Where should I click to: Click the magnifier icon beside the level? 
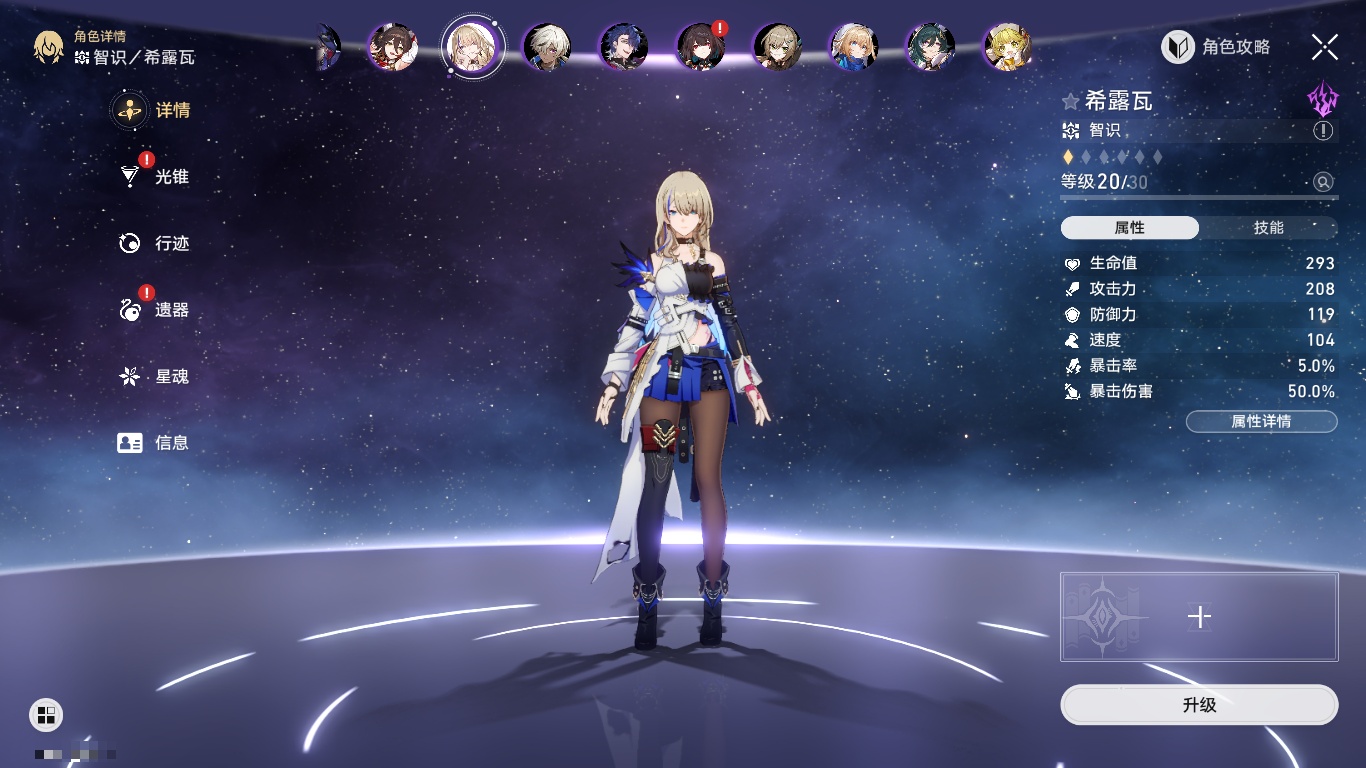click(x=1323, y=182)
